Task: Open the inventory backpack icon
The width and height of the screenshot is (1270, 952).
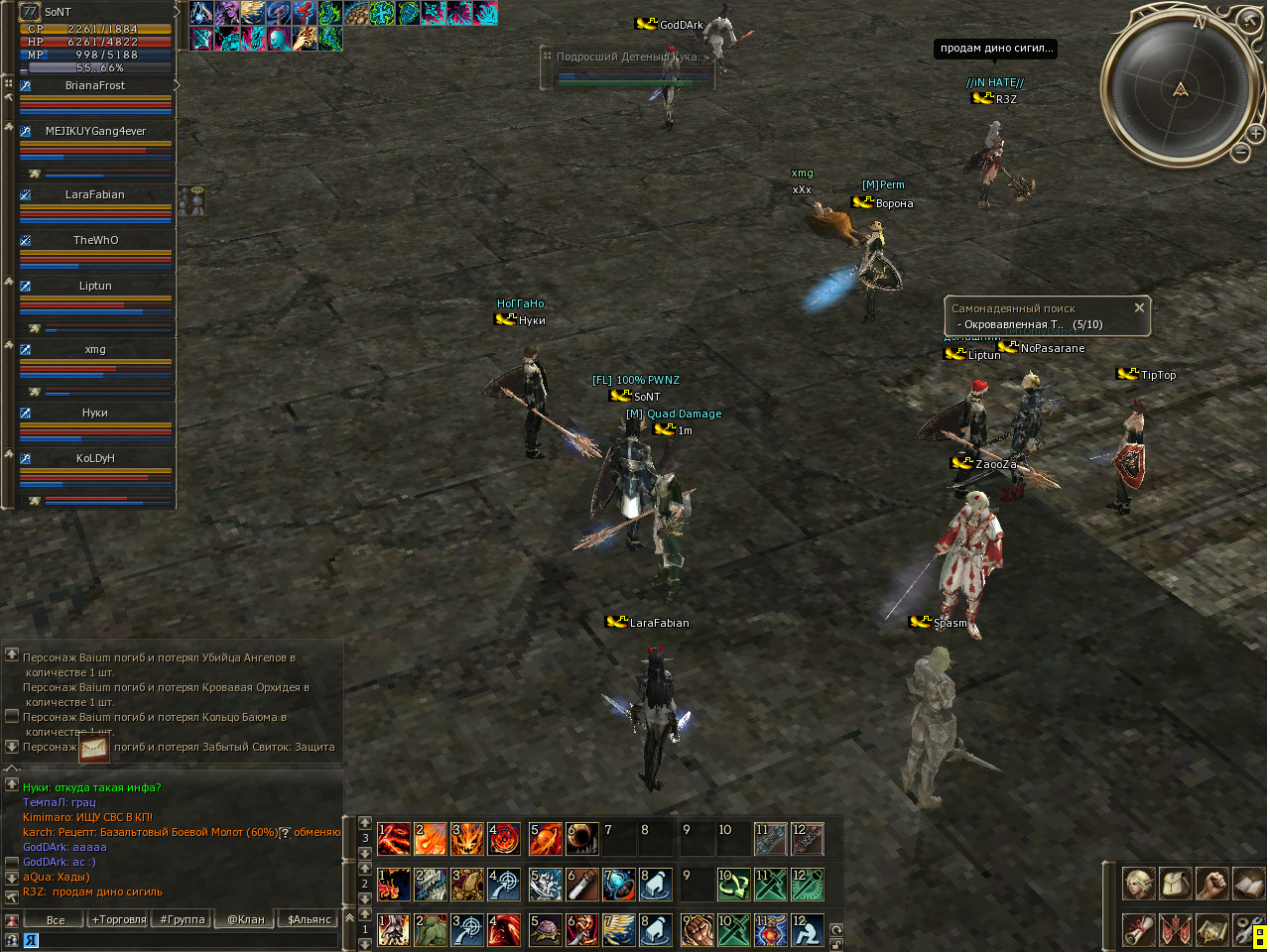Action: 1176,883
